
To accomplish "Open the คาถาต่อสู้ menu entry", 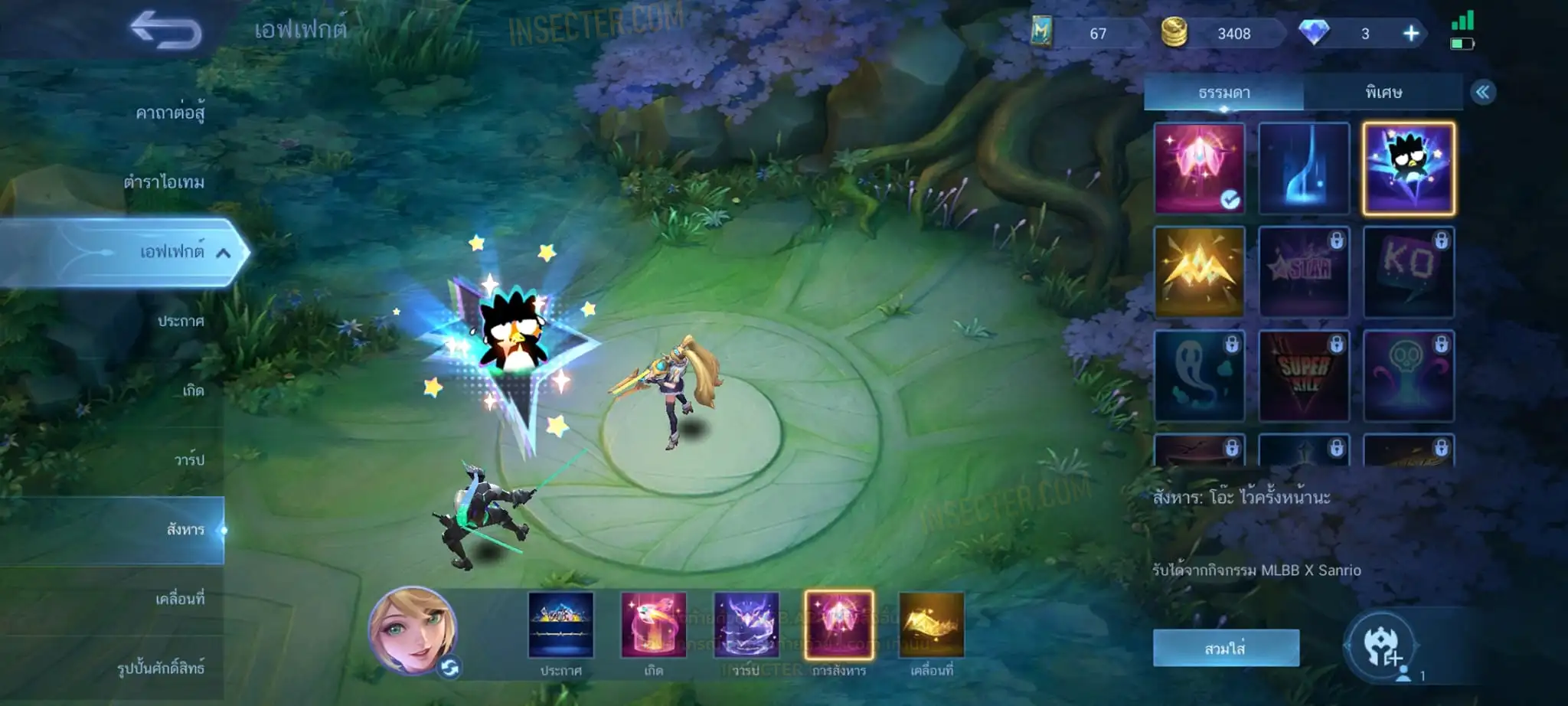I will pyautogui.click(x=170, y=113).
